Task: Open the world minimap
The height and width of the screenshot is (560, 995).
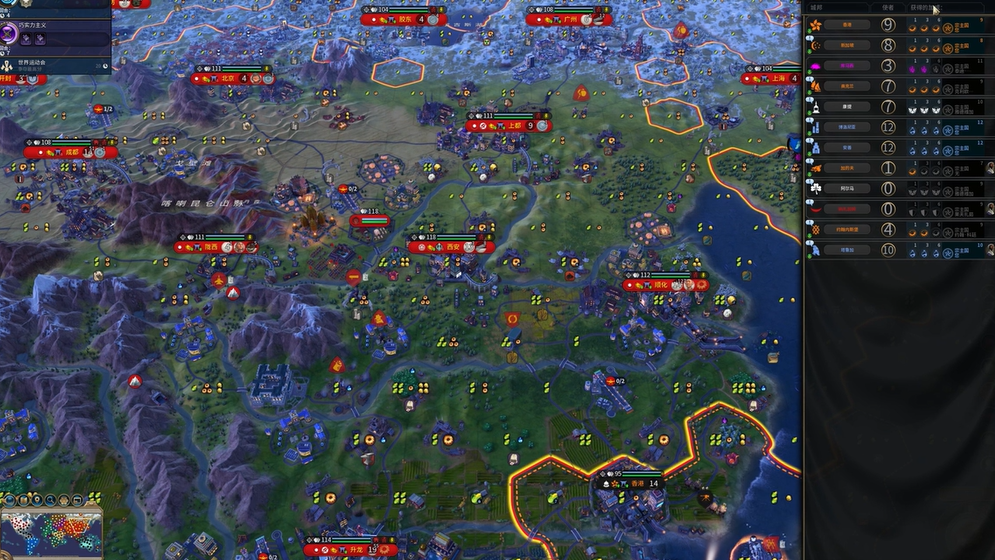Action: point(52,530)
